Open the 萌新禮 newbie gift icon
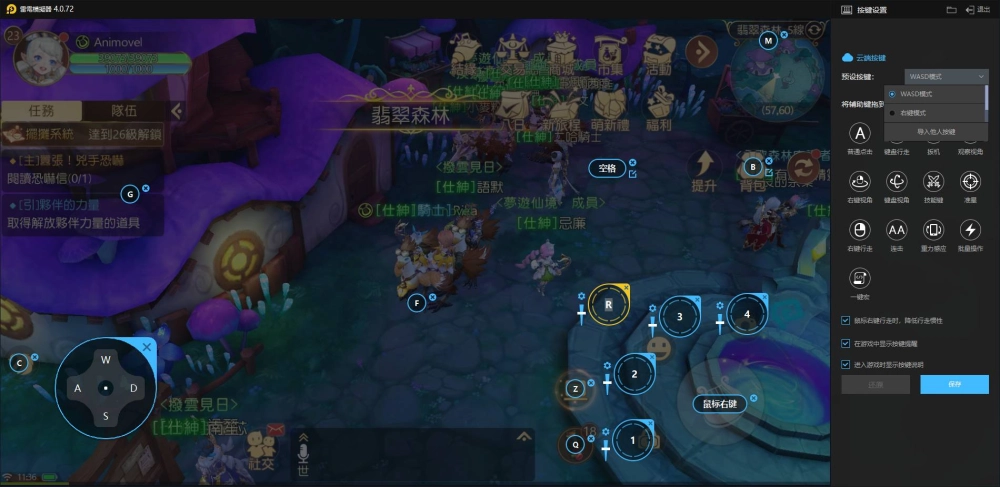This screenshot has width=1000, height=487. pos(609,108)
